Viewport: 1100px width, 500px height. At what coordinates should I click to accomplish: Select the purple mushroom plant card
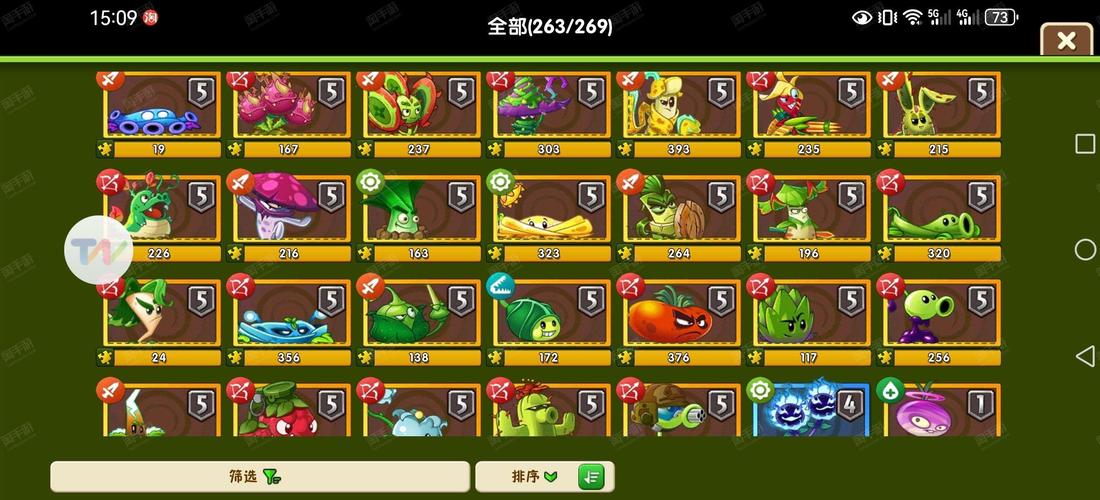(291, 215)
